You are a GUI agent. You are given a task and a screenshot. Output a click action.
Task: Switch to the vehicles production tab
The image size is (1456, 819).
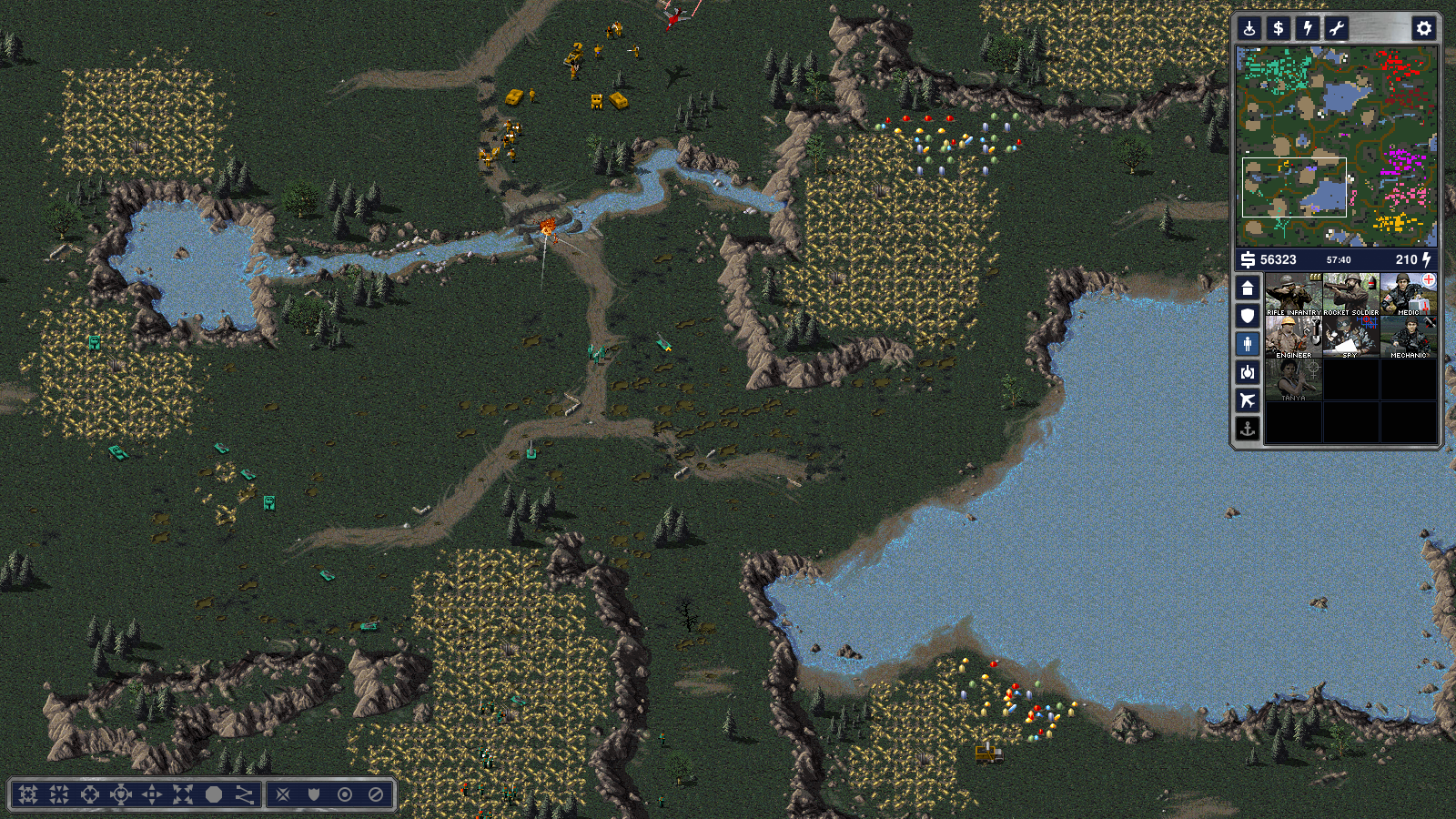click(1248, 372)
